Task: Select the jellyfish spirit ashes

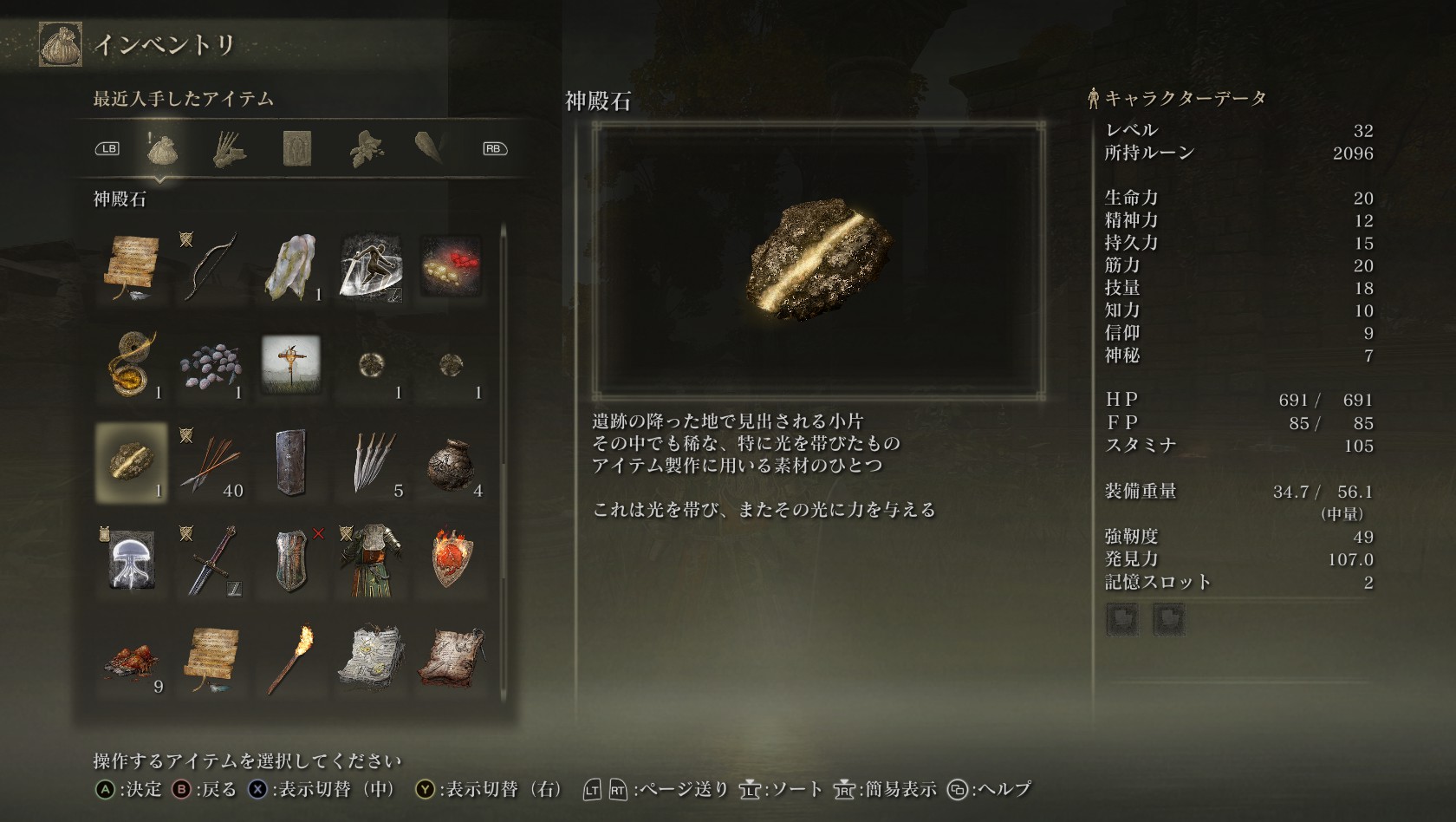Action: (131, 560)
